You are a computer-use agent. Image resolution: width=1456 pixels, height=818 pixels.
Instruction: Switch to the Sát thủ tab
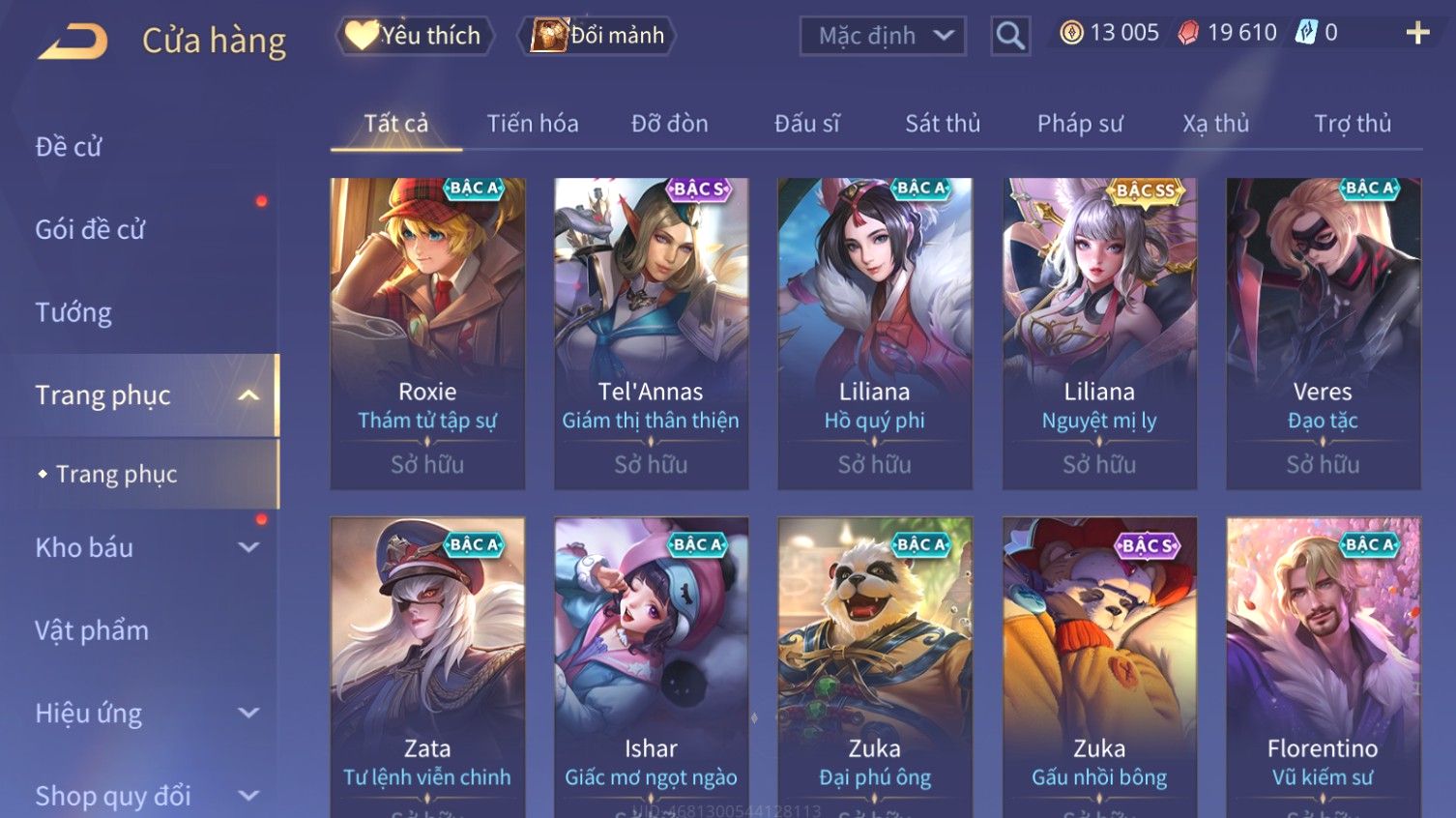pos(943,124)
